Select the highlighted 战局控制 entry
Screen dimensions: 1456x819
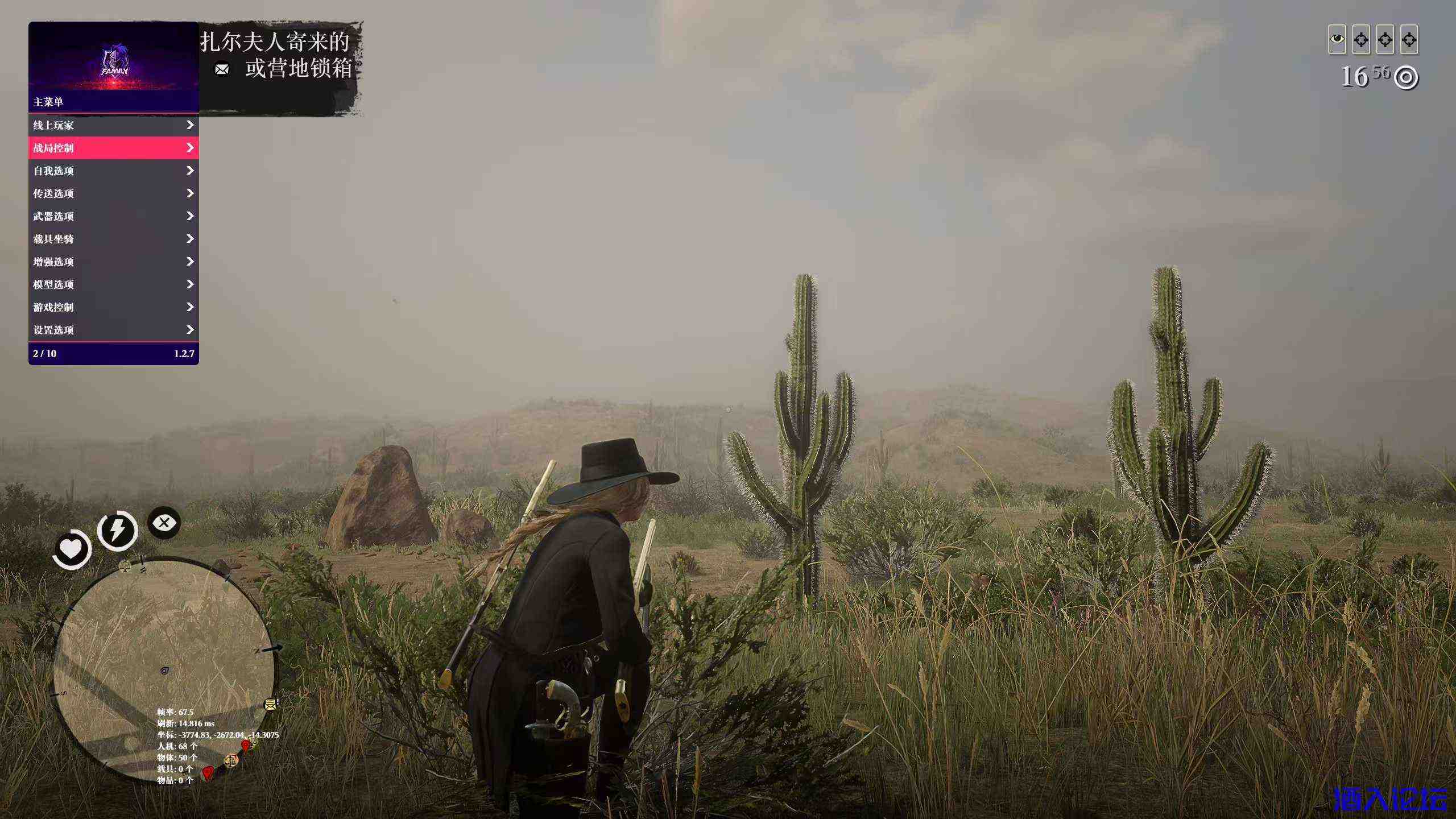click(x=113, y=148)
